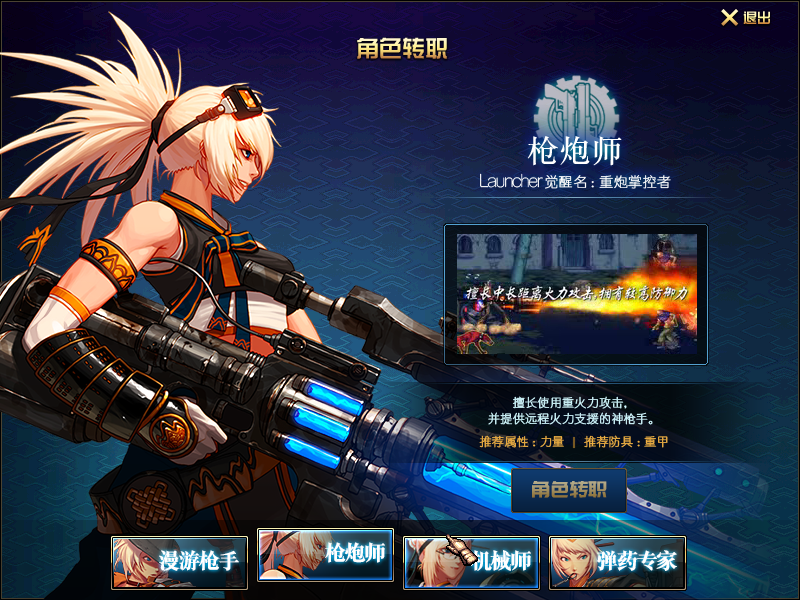
Task: Switch to the 弹药专家 class tile
Action: coord(618,561)
